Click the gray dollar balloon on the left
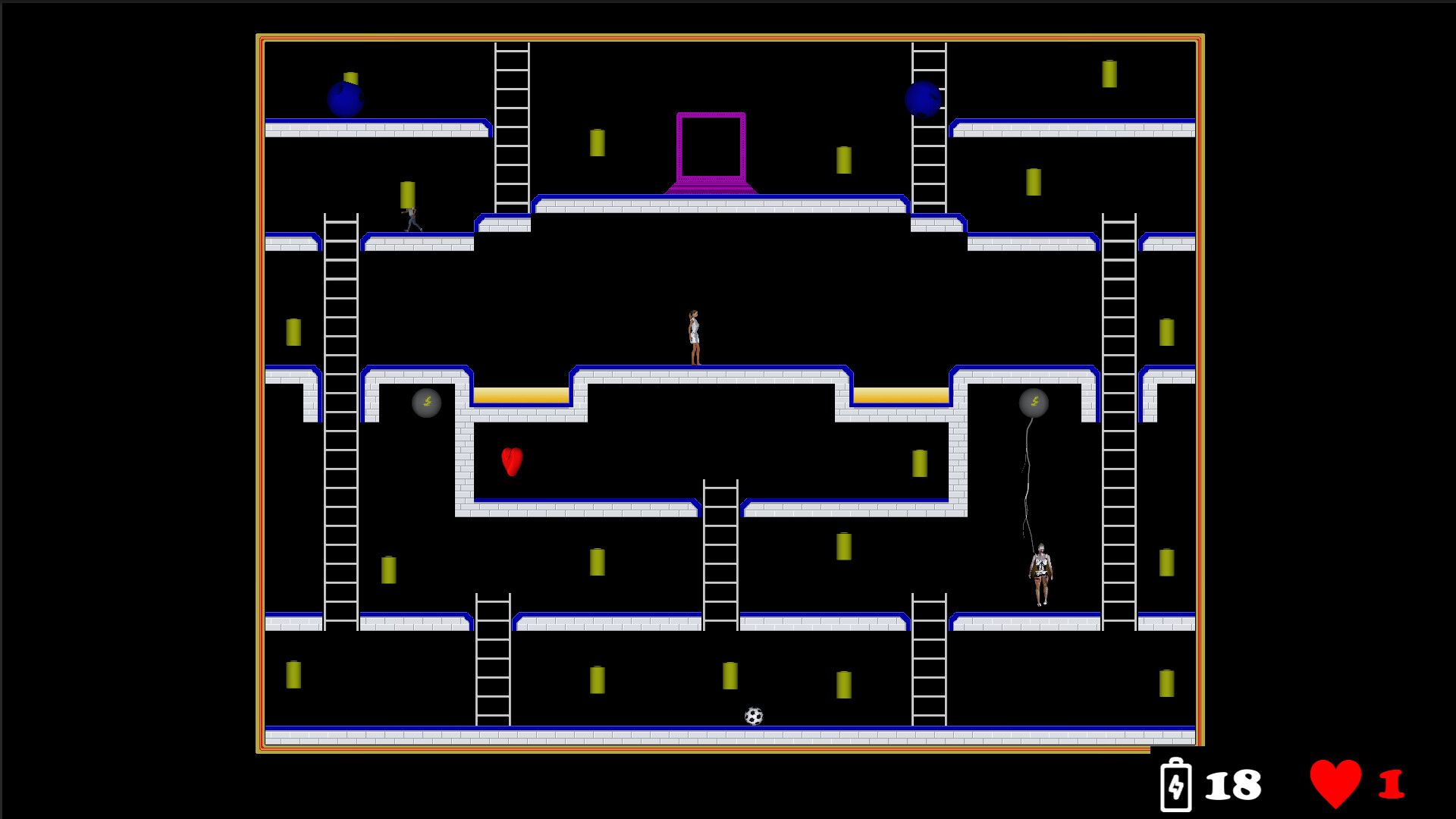Viewport: 1456px width, 819px height. point(425,403)
